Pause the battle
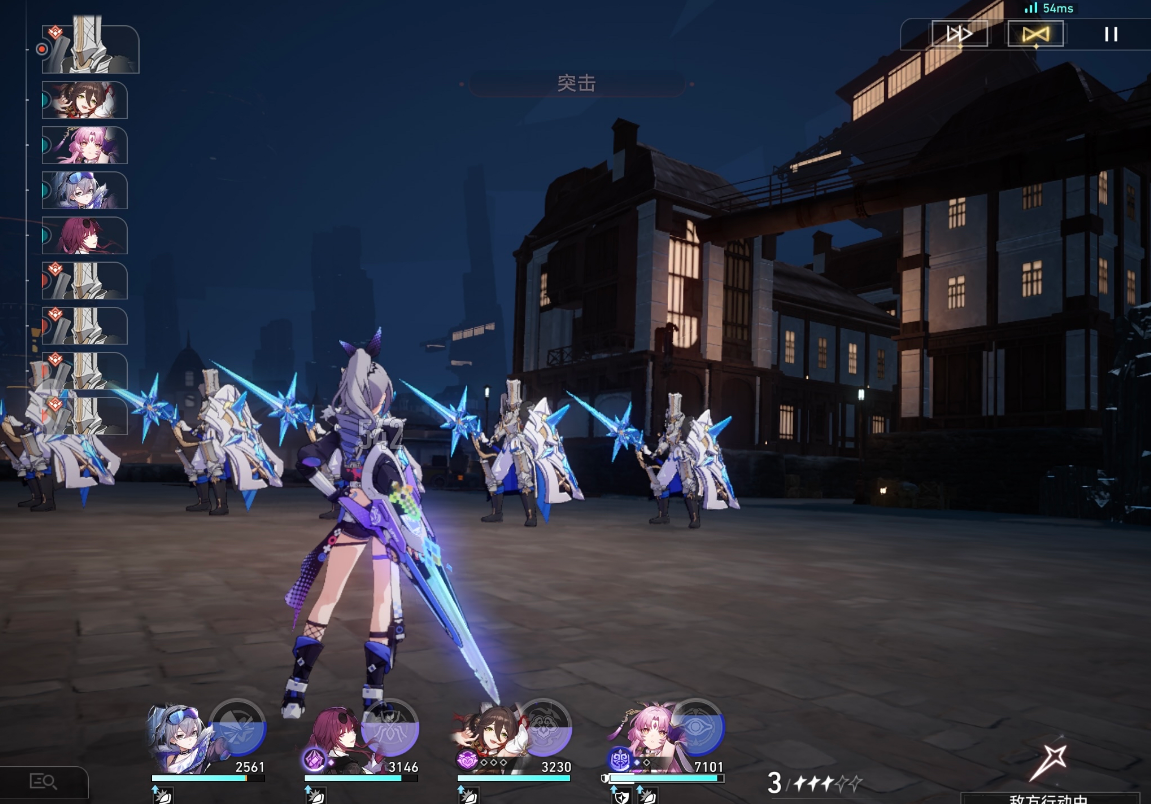This screenshot has width=1151, height=804. pyautogui.click(x=1111, y=34)
